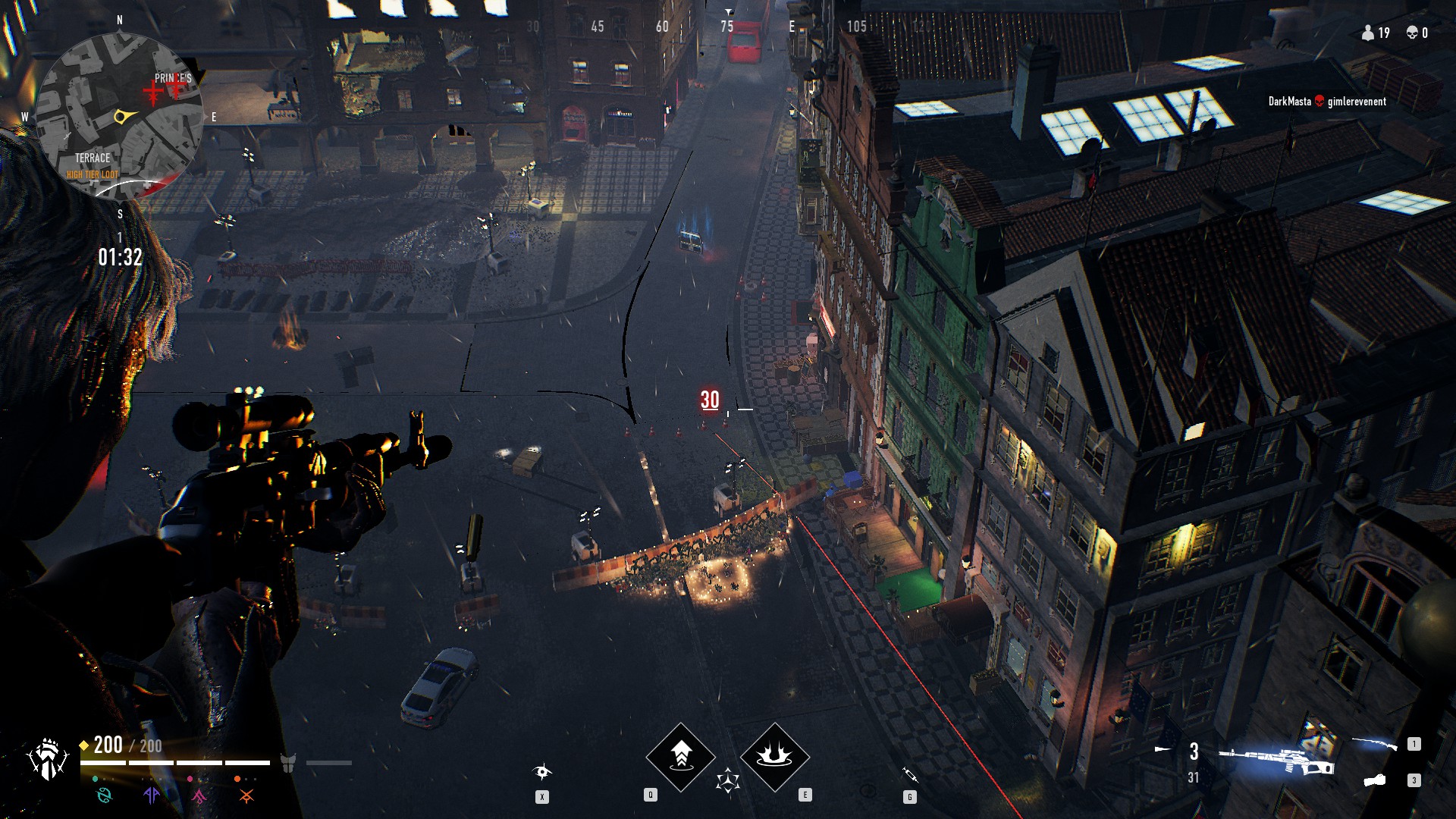Viewport: 1456px width, 819px height.
Task: Activate the heightened senses eye icon
Action: [542, 772]
